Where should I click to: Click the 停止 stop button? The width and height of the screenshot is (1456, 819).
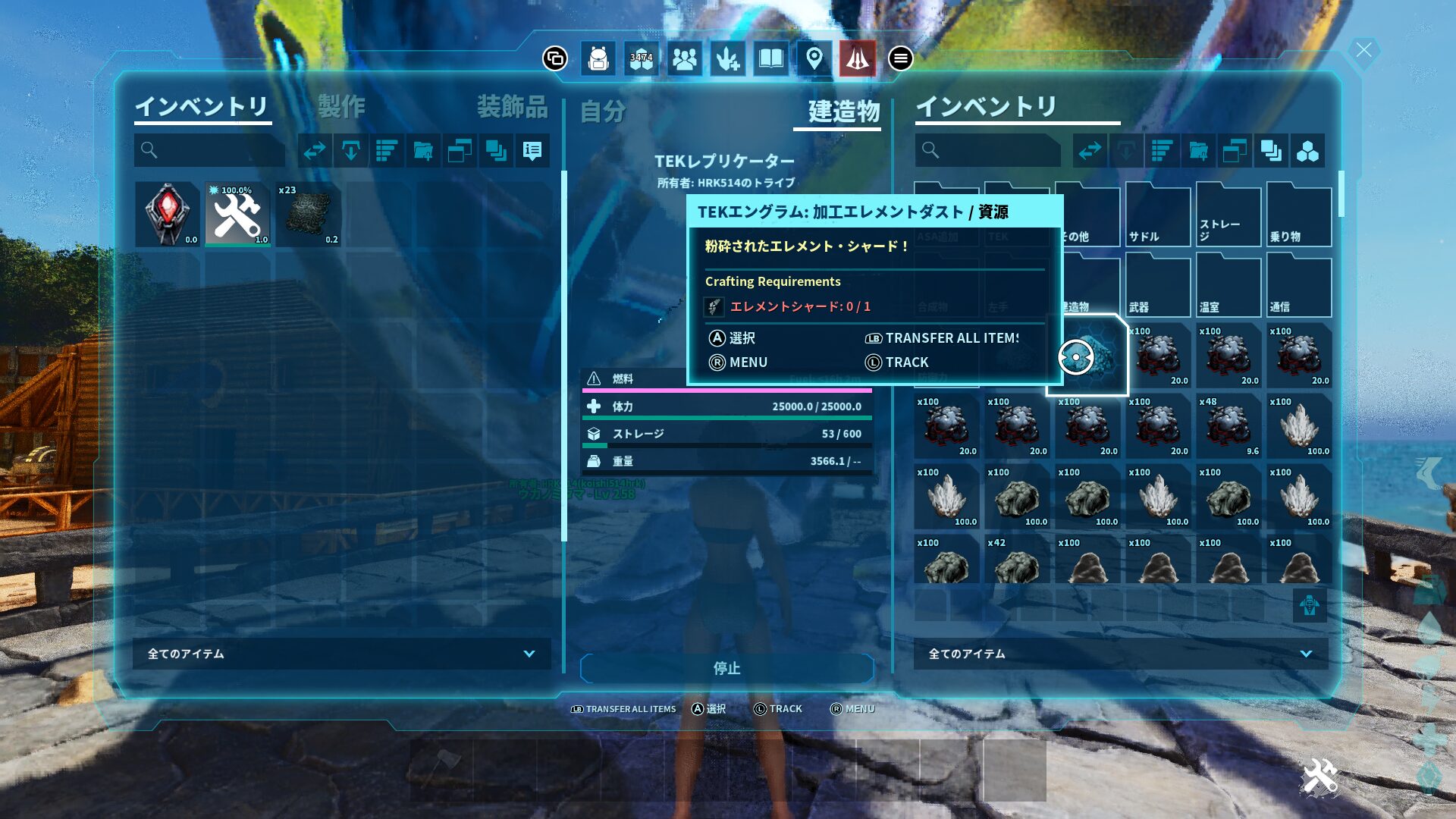coord(726,668)
